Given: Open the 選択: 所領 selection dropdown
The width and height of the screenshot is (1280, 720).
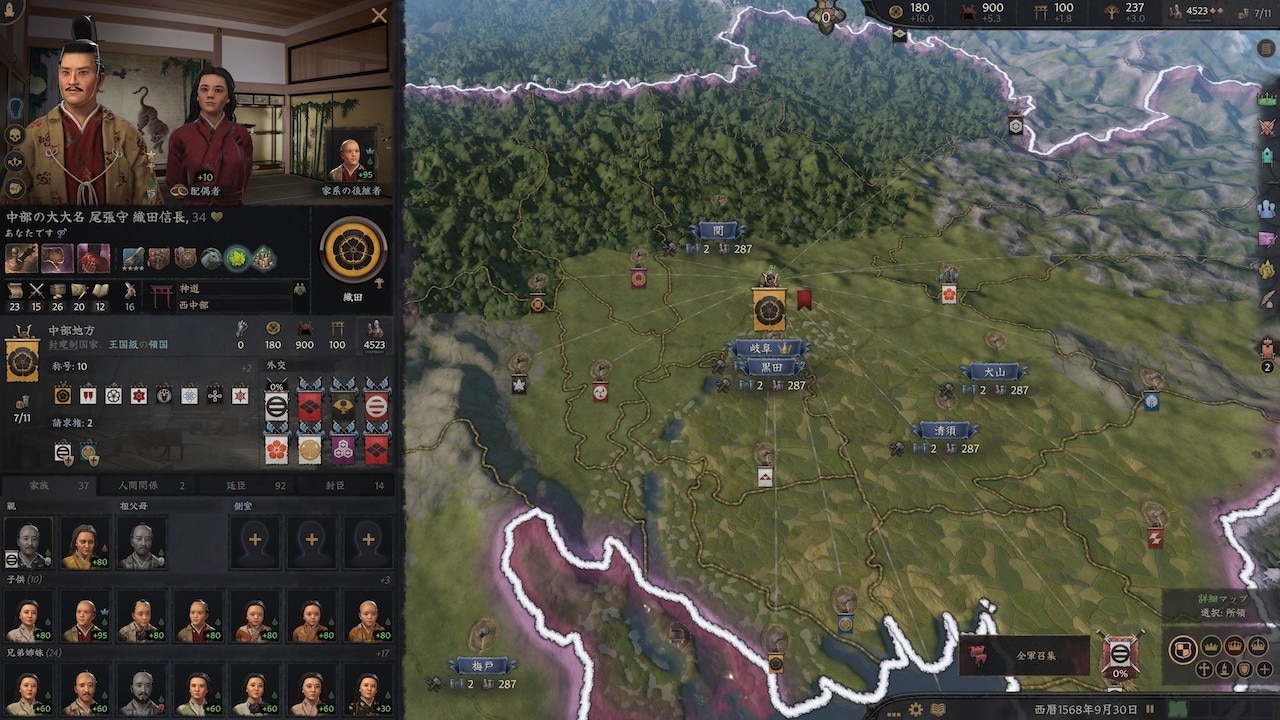Looking at the screenshot, I should pyautogui.click(x=1222, y=612).
